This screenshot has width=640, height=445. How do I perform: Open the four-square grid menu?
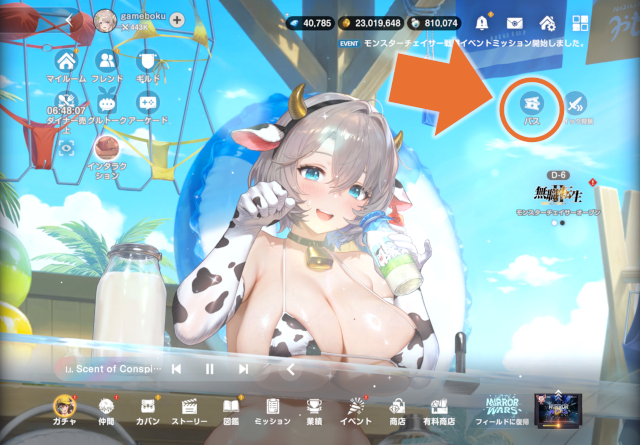coord(578,22)
